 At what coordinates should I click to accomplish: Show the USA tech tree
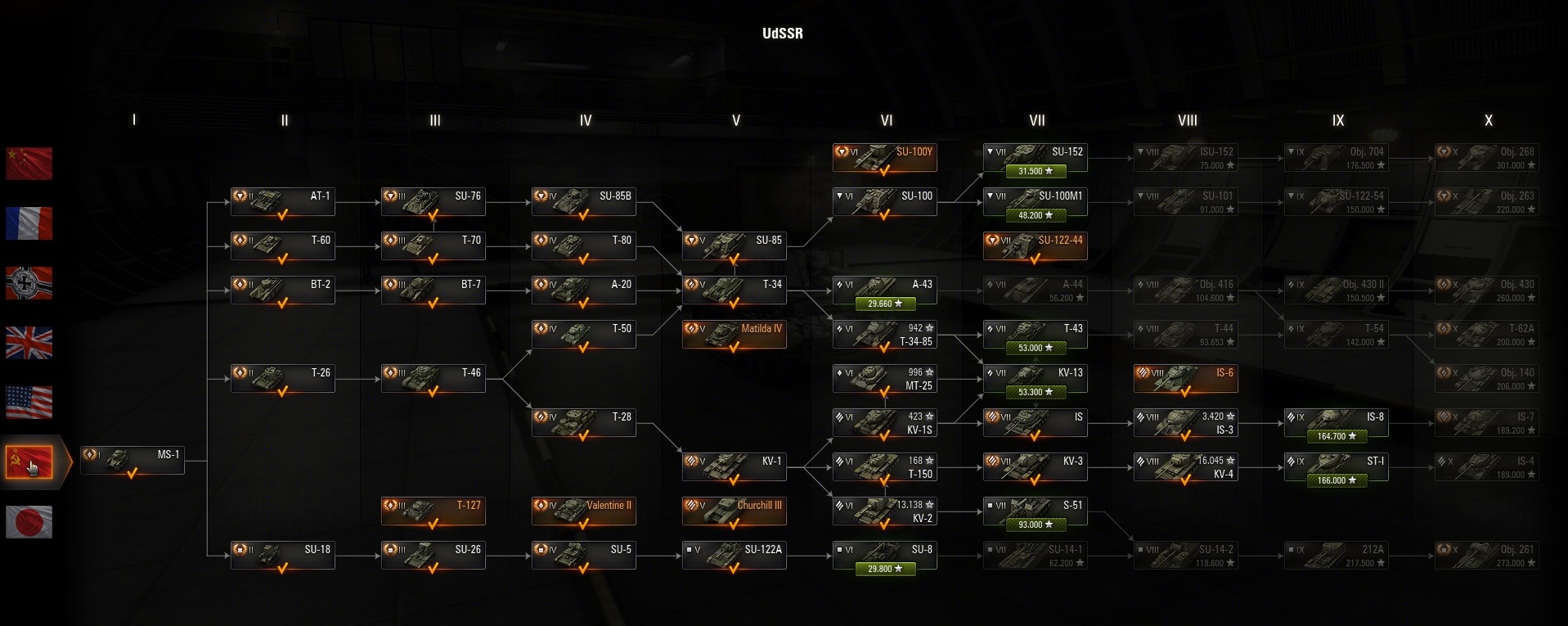click(x=29, y=403)
